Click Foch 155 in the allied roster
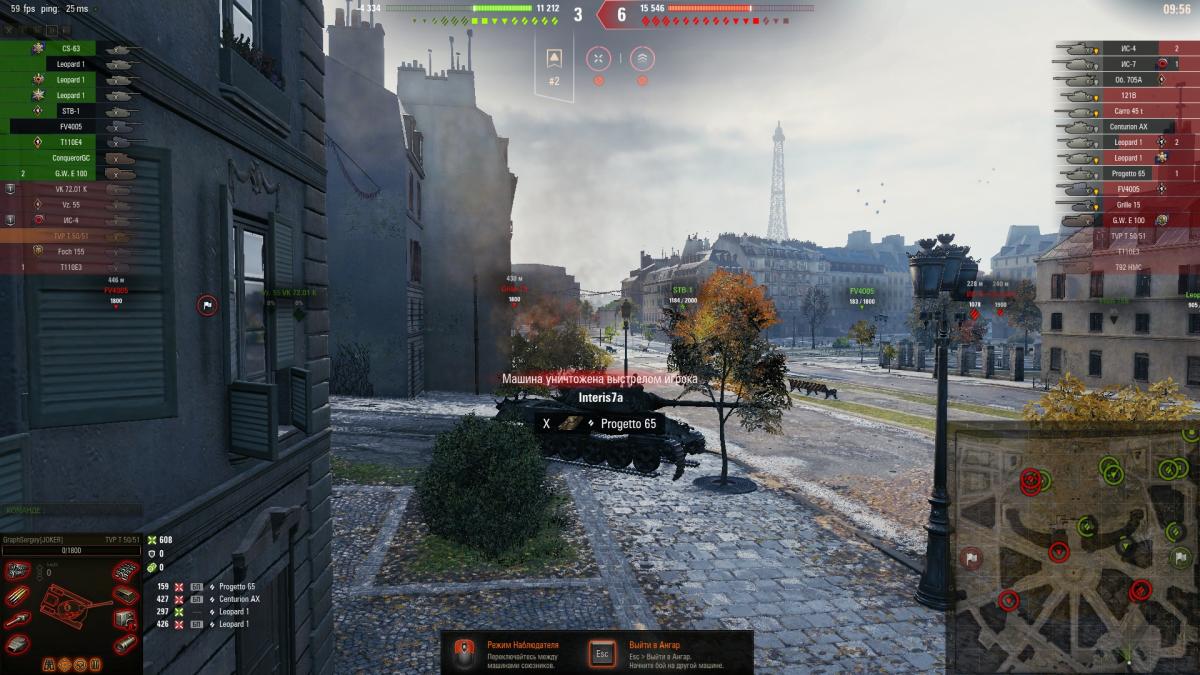 70,251
